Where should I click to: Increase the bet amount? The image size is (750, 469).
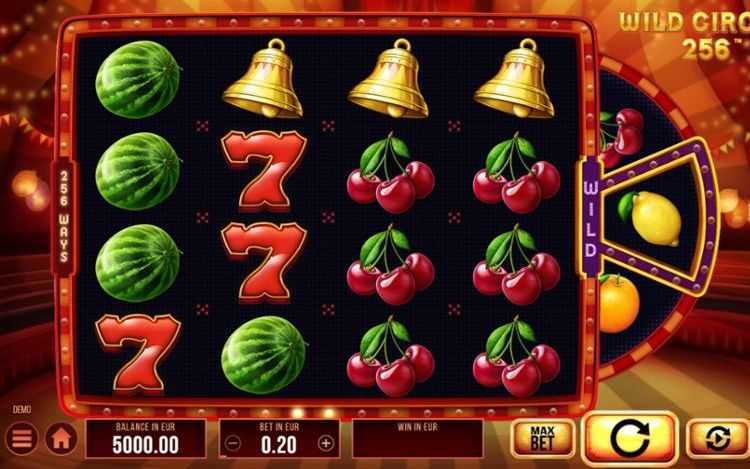(325, 442)
